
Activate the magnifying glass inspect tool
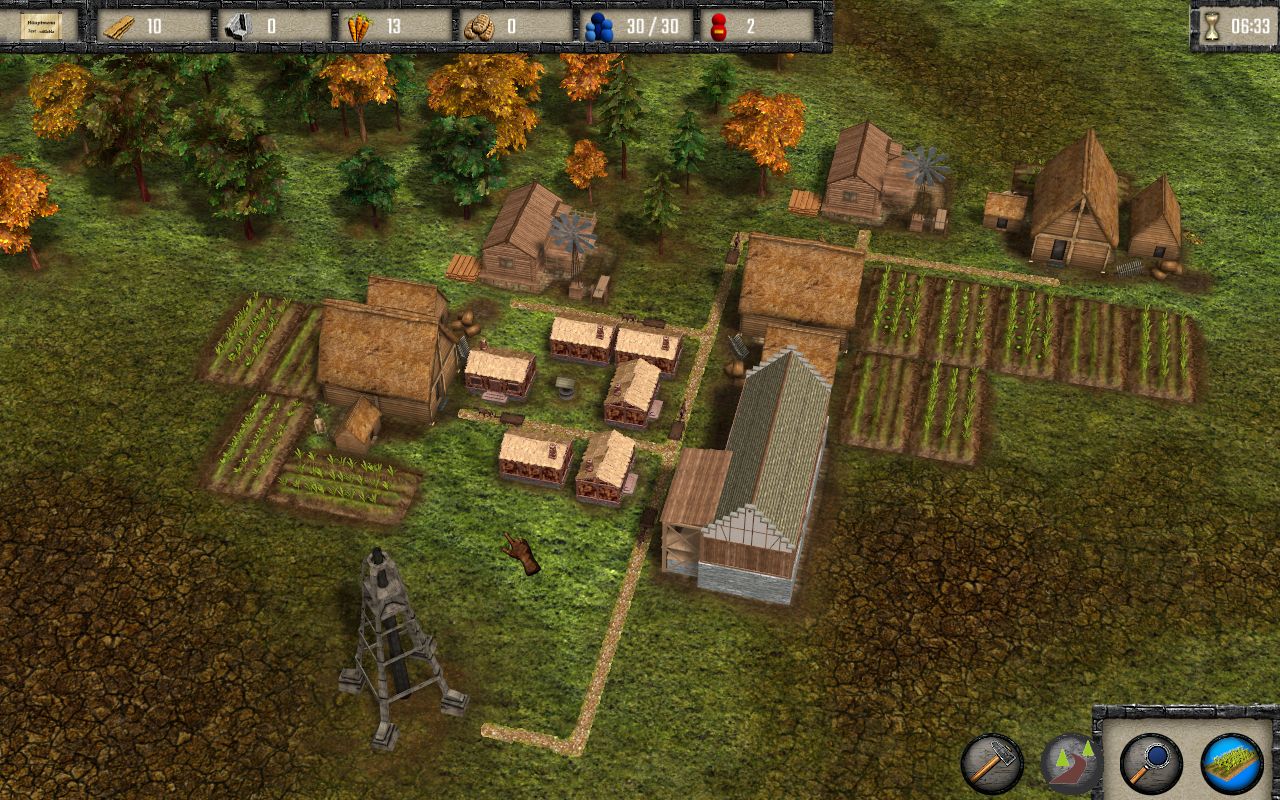click(1151, 764)
